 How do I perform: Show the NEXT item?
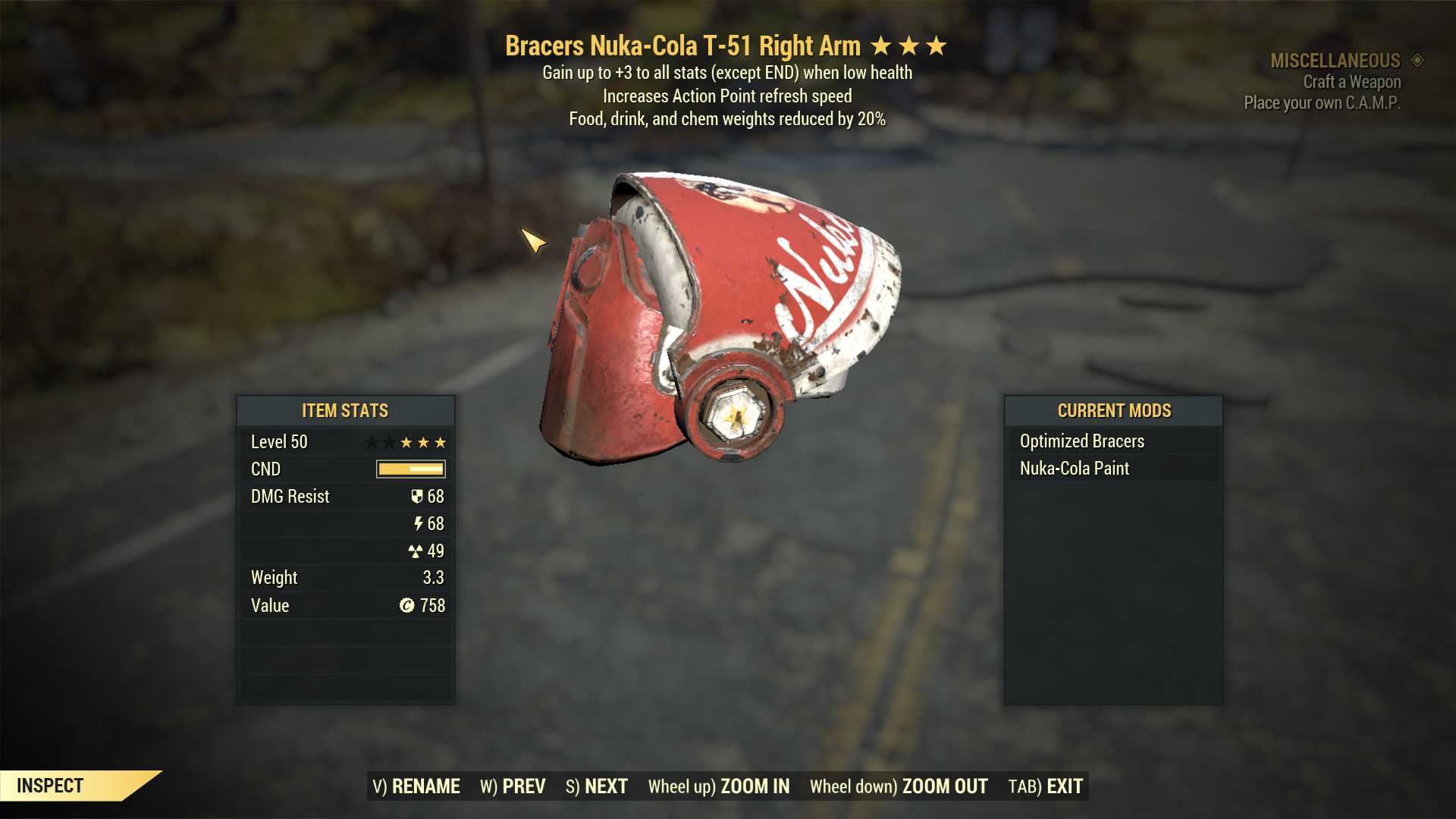tap(597, 786)
